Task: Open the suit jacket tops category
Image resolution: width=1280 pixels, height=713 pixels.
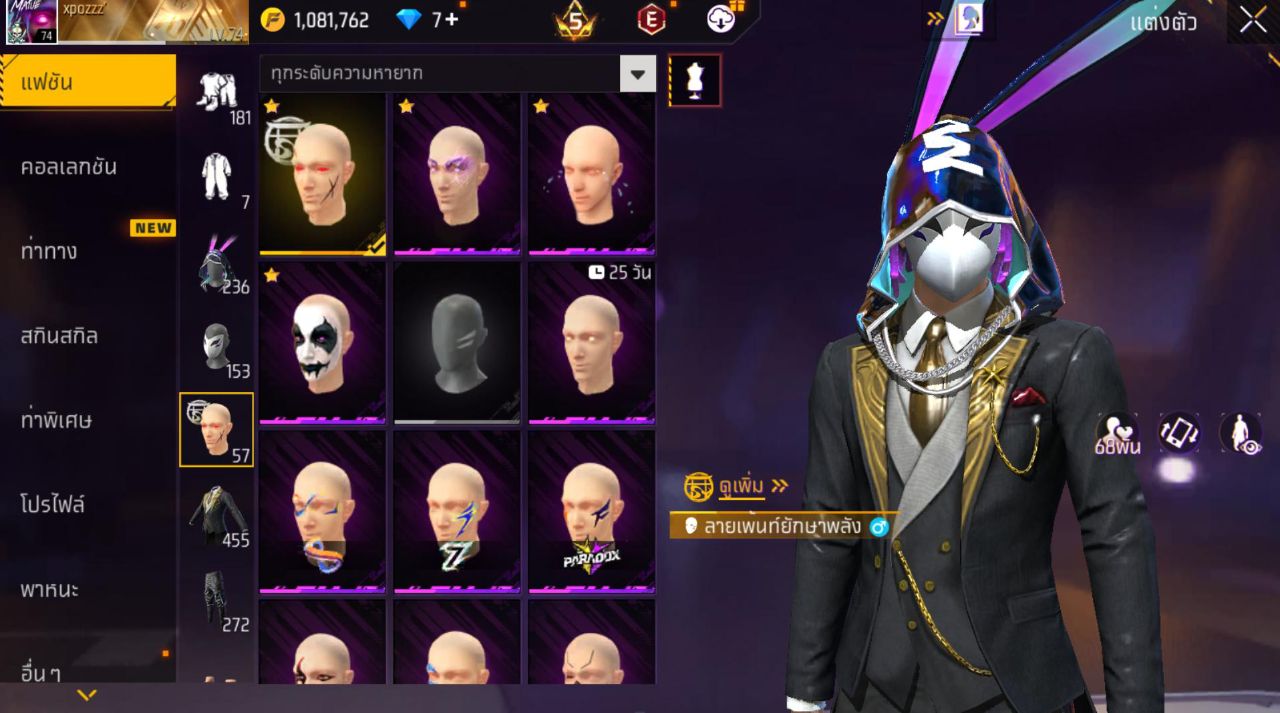Action: 216,515
